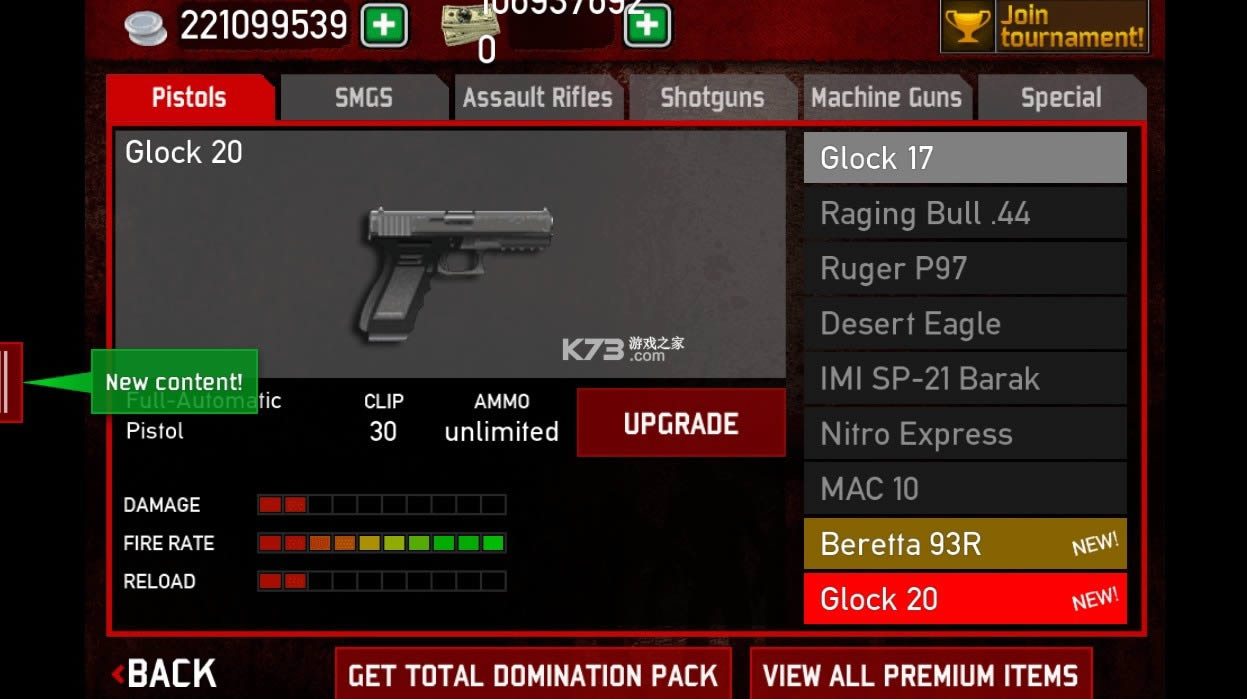Screen dimensions: 1247x699
Task: Select the Ruger P97 entry
Action: click(x=965, y=268)
